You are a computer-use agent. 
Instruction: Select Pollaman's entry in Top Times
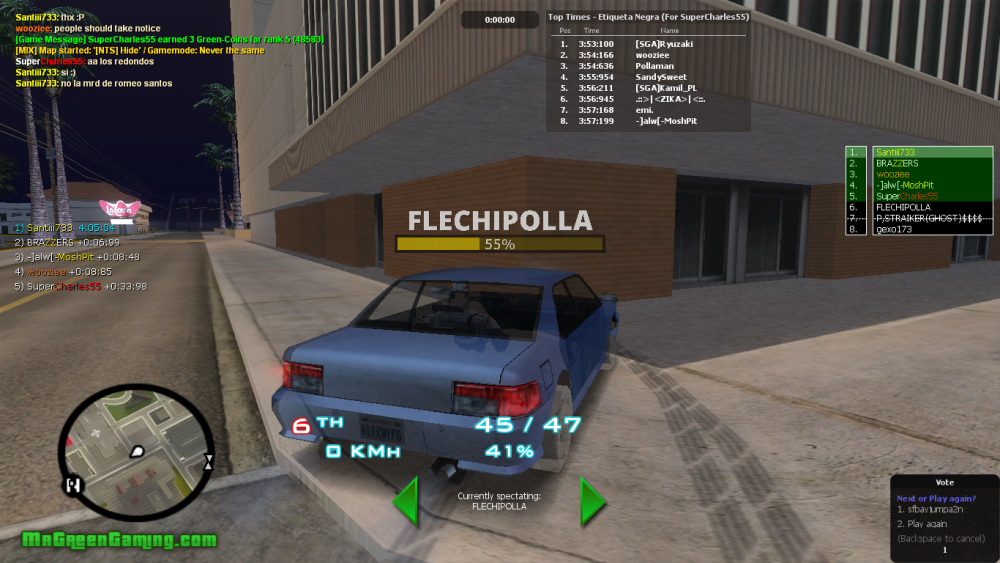647,66
